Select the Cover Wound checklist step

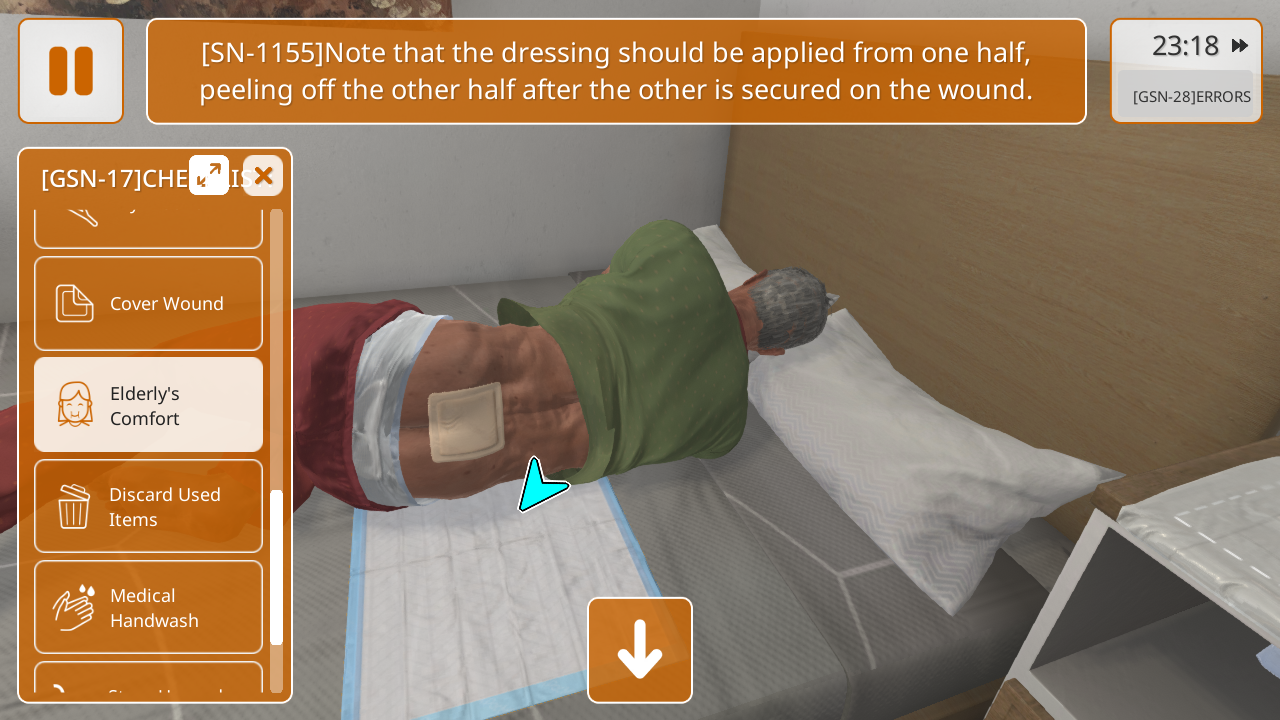click(149, 303)
